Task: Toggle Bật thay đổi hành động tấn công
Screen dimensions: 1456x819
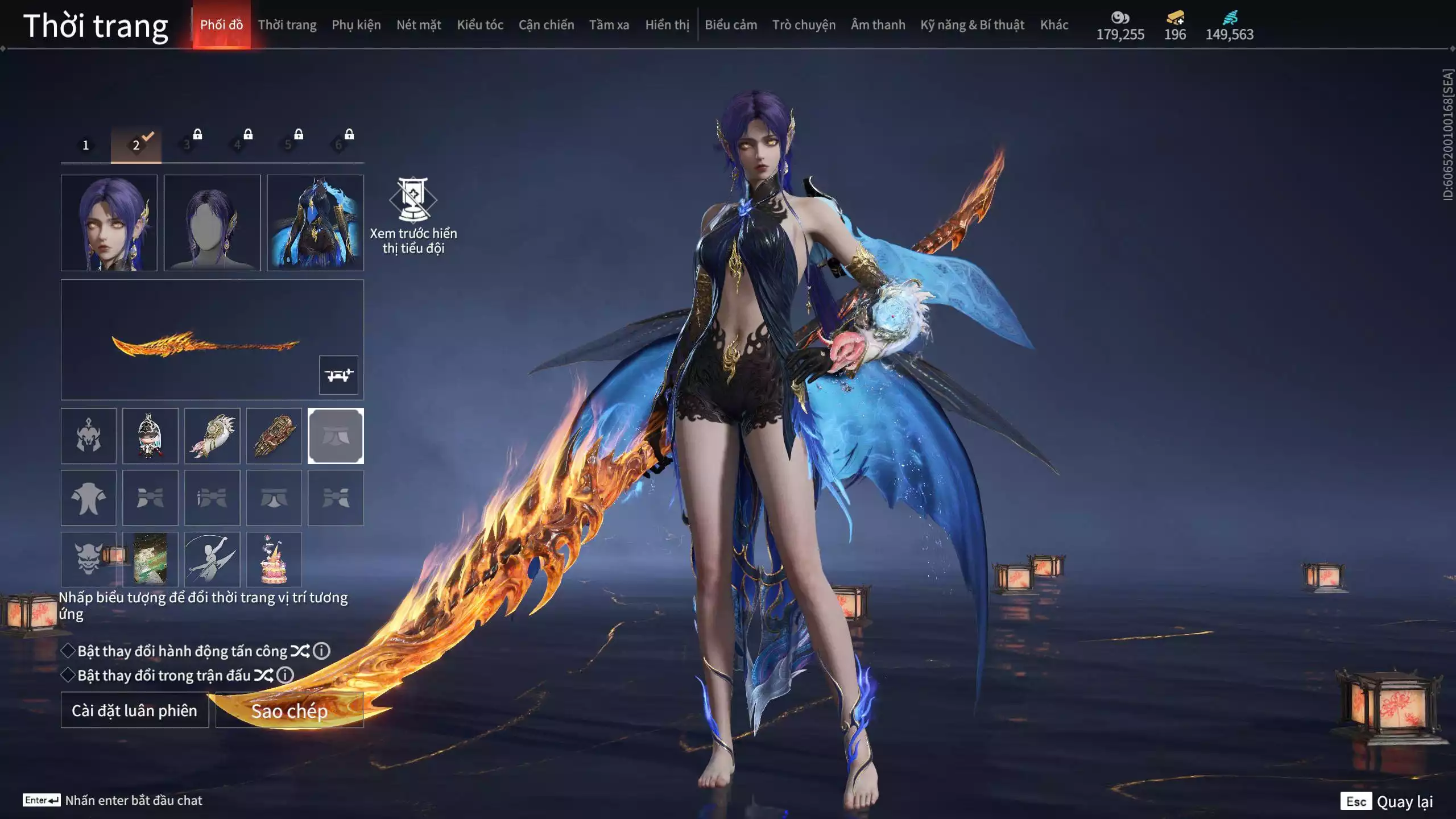Action: pyautogui.click(x=68, y=651)
